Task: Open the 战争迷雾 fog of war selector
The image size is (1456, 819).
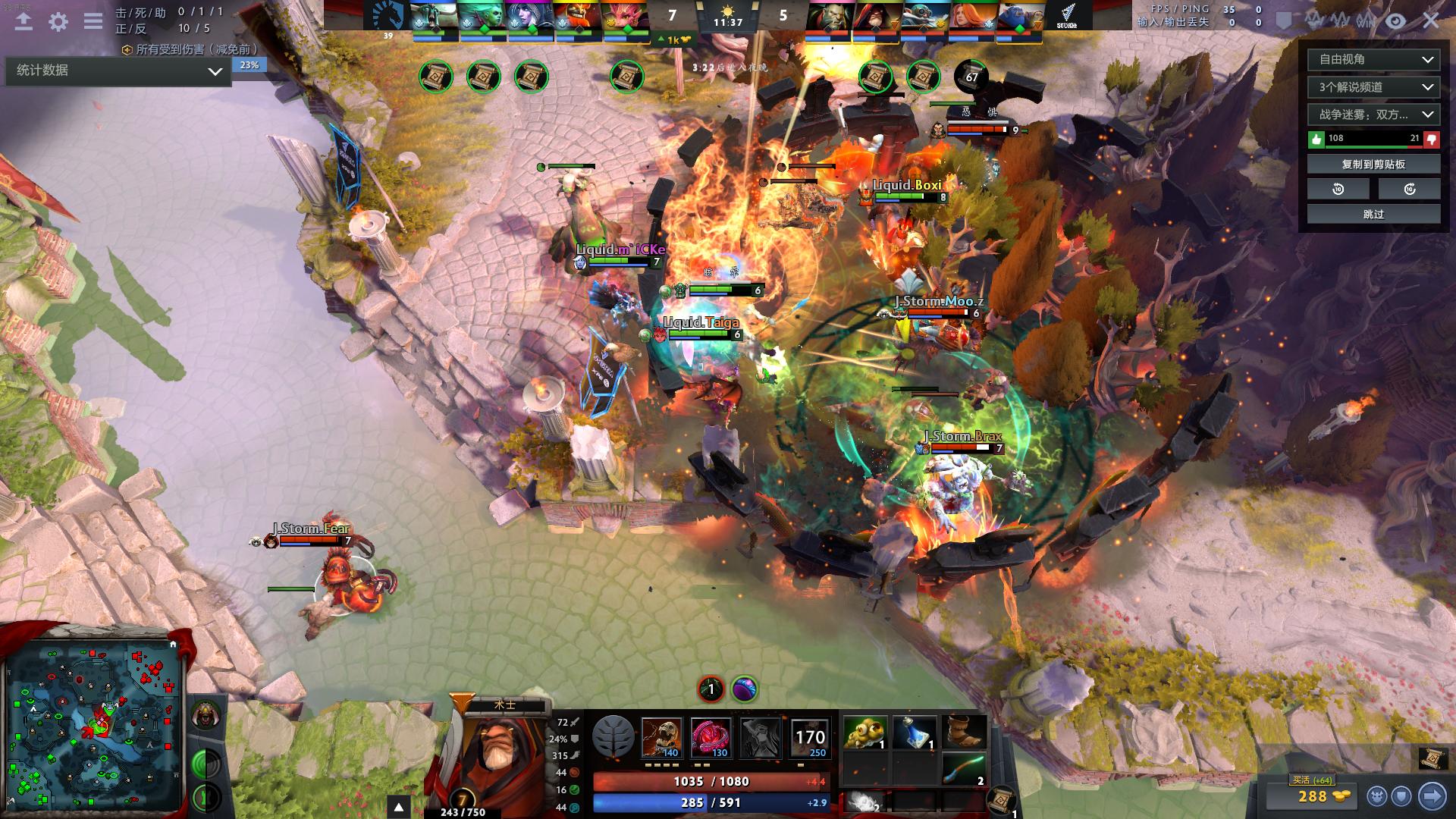Action: pyautogui.click(x=1373, y=115)
